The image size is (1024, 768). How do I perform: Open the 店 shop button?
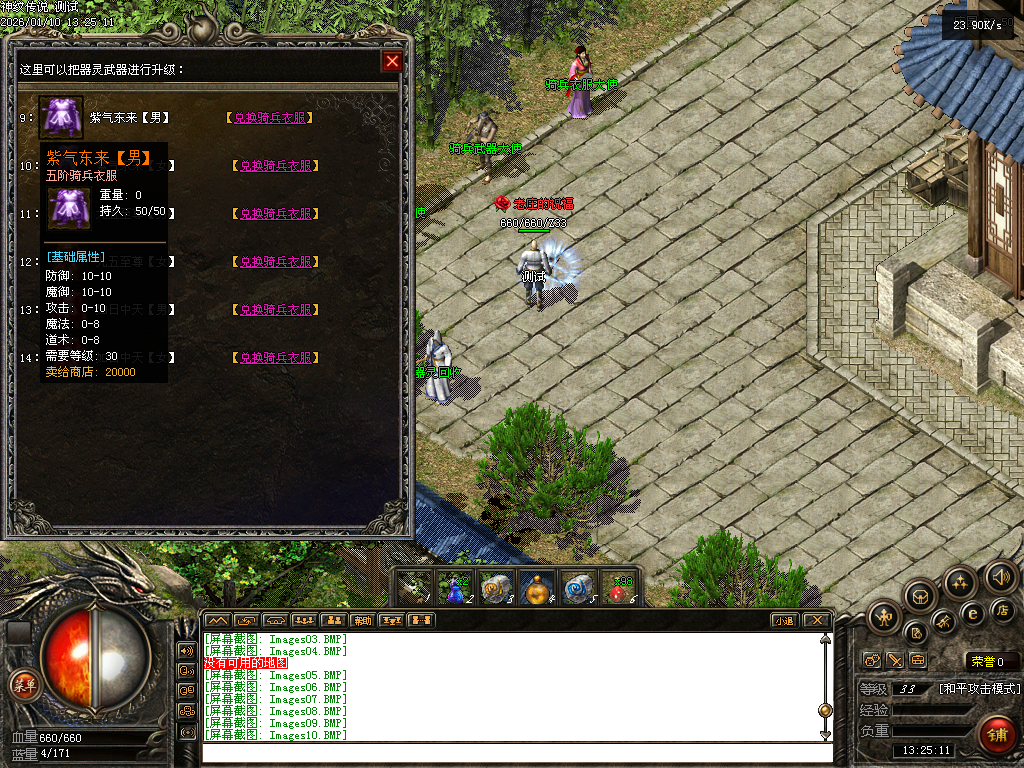(1002, 610)
